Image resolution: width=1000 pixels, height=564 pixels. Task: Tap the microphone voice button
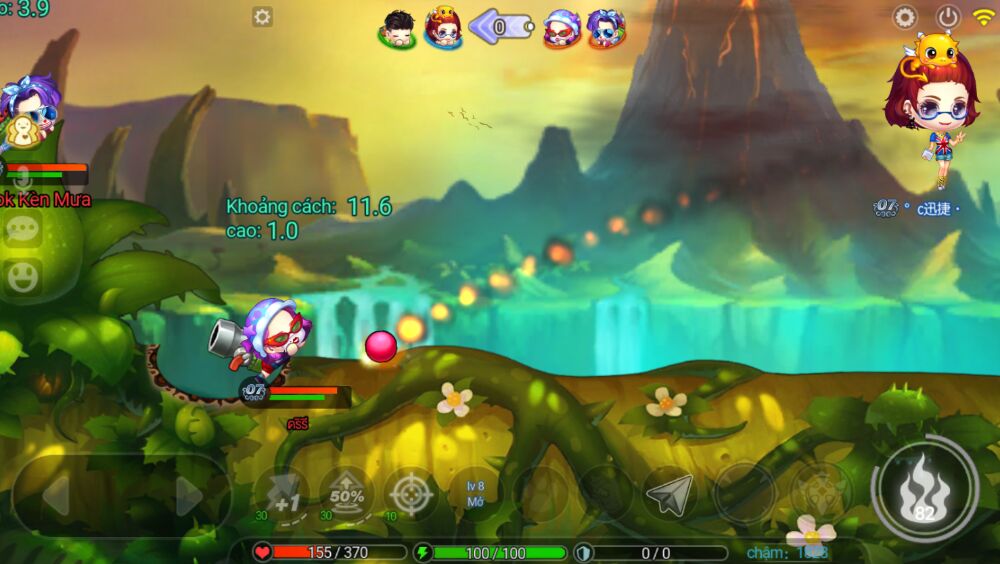(x=22, y=180)
